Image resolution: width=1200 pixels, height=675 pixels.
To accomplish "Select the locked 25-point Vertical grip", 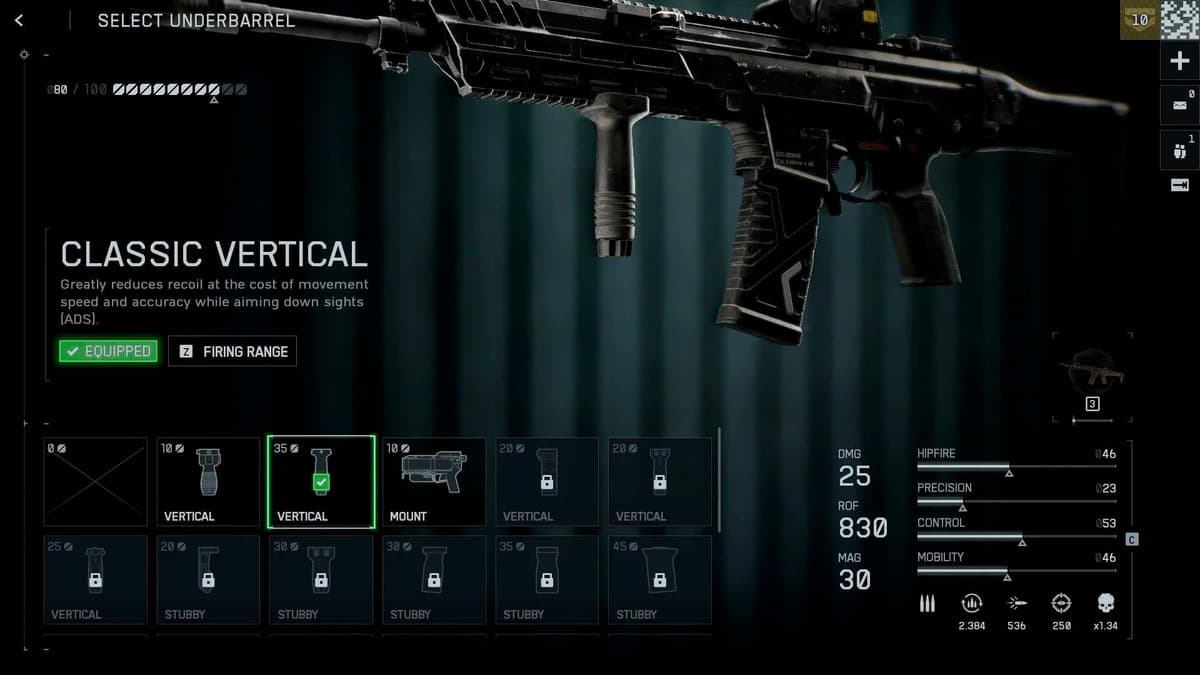I will (95, 580).
